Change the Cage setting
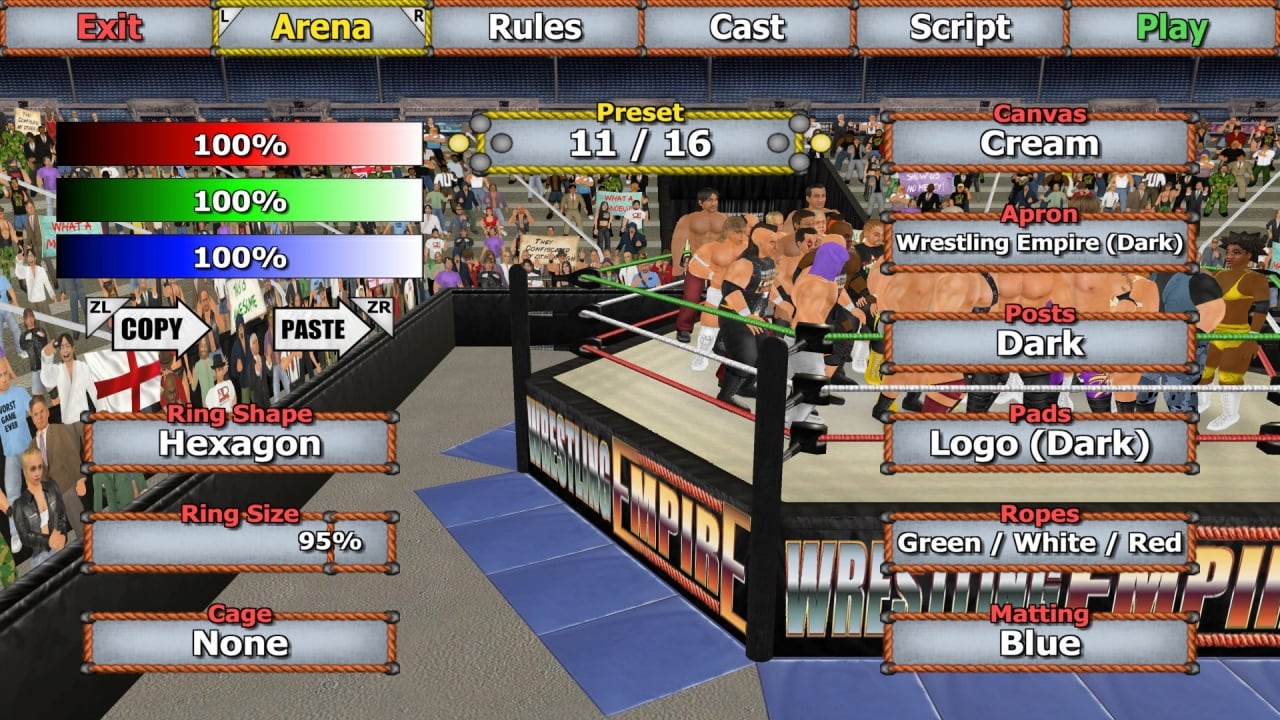 point(240,643)
